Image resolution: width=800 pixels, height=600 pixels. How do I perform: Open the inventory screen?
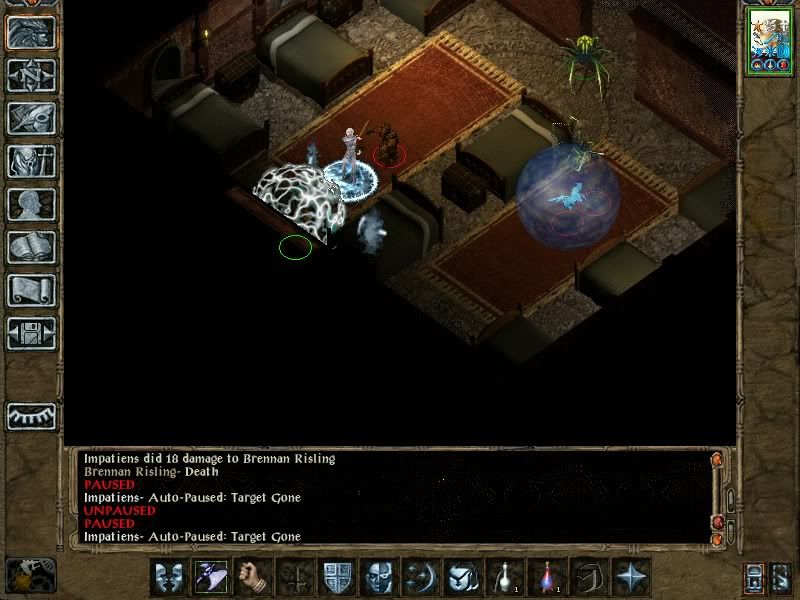tap(31, 161)
